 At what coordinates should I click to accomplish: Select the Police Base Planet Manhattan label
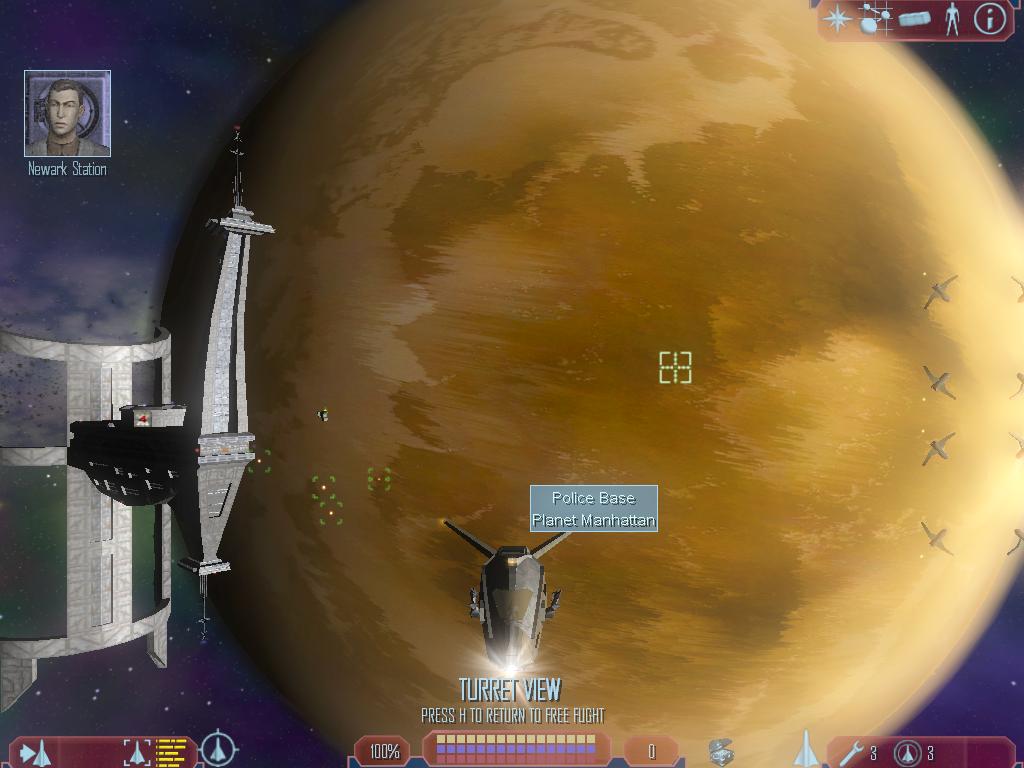[593, 509]
